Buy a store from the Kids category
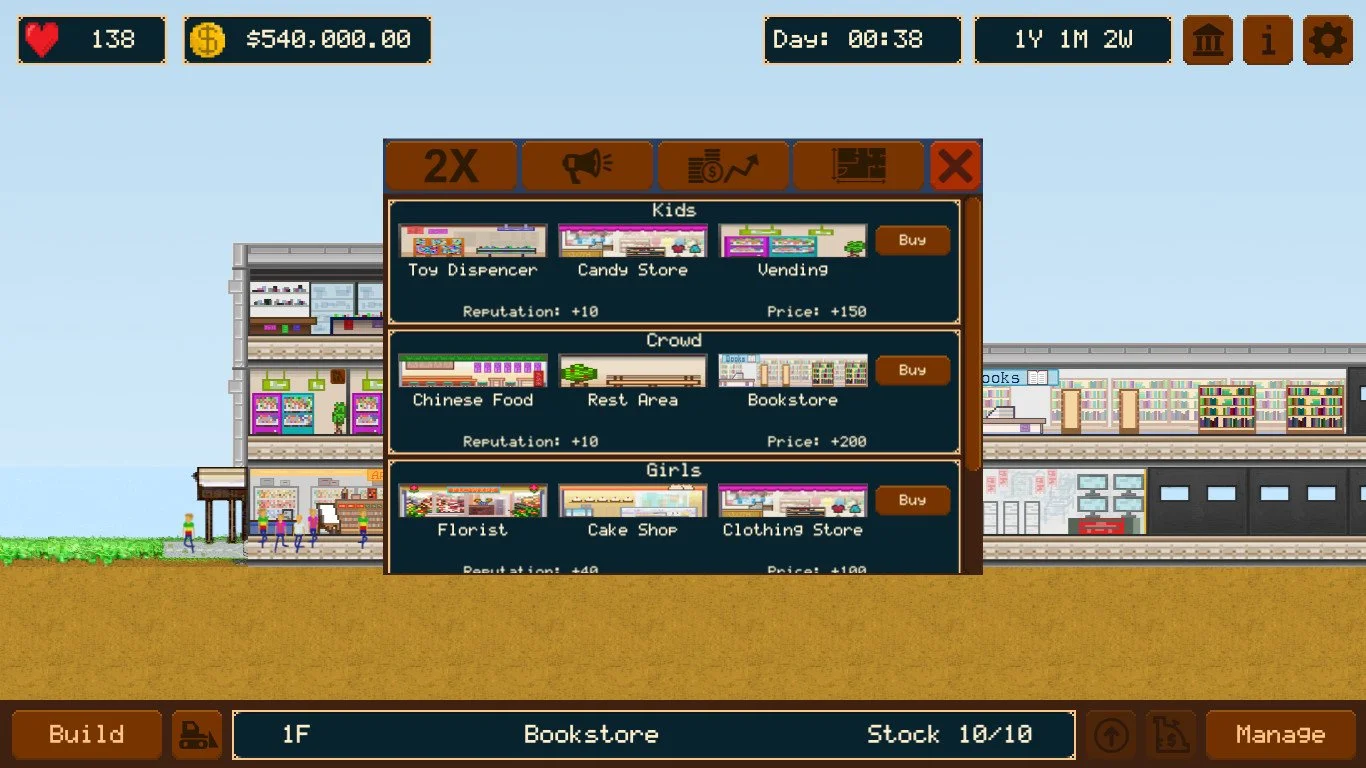This screenshot has height=768, width=1366. (x=911, y=240)
